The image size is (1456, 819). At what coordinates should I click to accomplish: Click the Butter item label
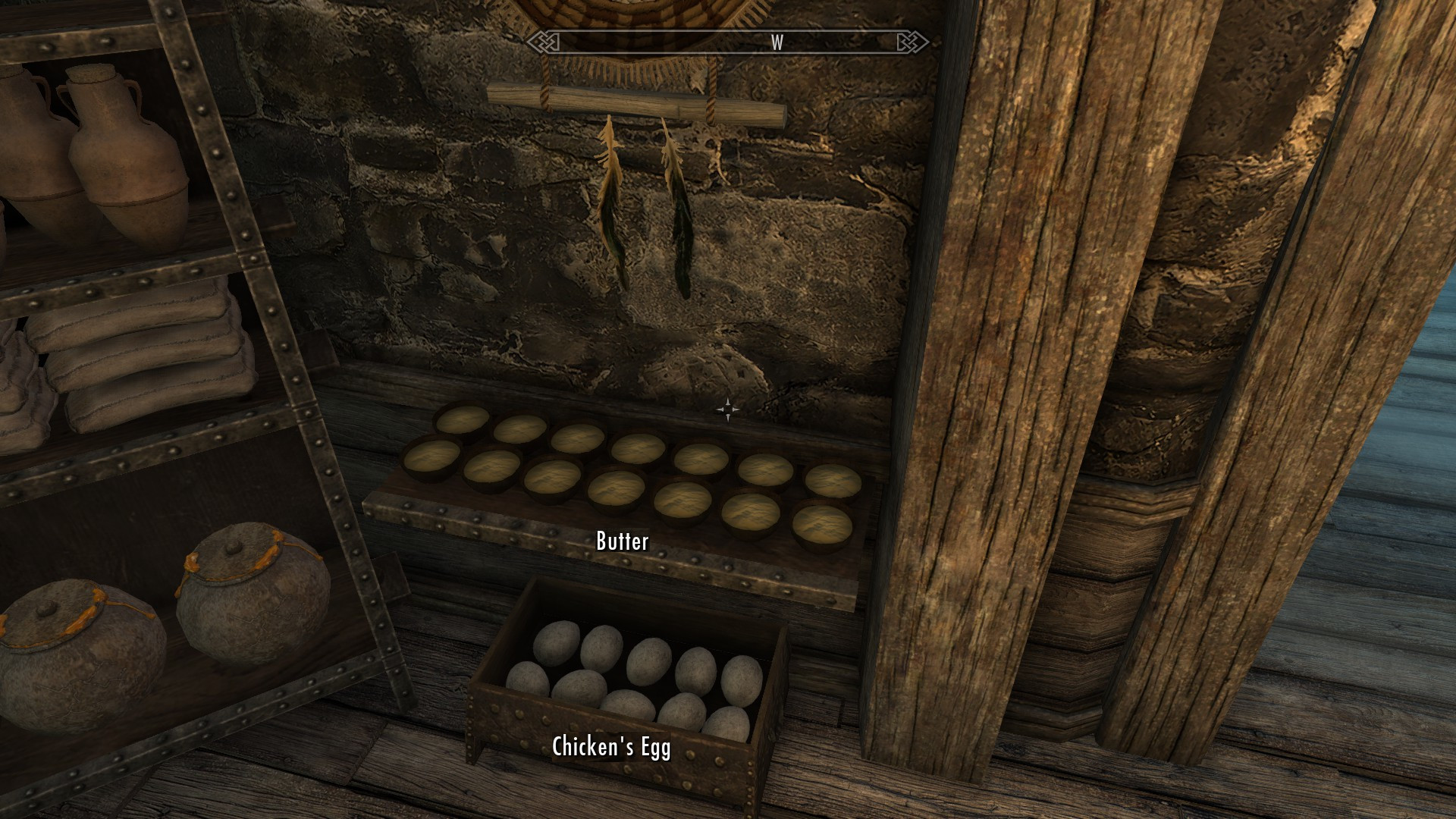tap(621, 541)
